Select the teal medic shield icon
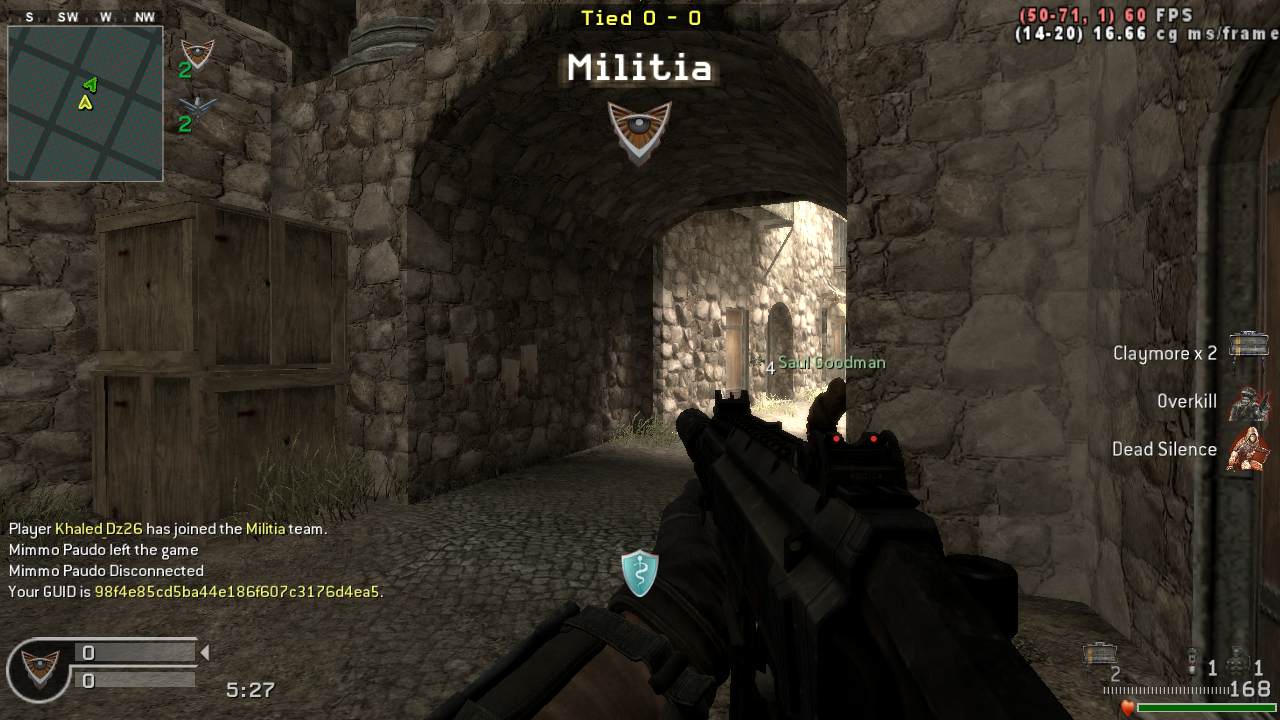 tap(639, 573)
